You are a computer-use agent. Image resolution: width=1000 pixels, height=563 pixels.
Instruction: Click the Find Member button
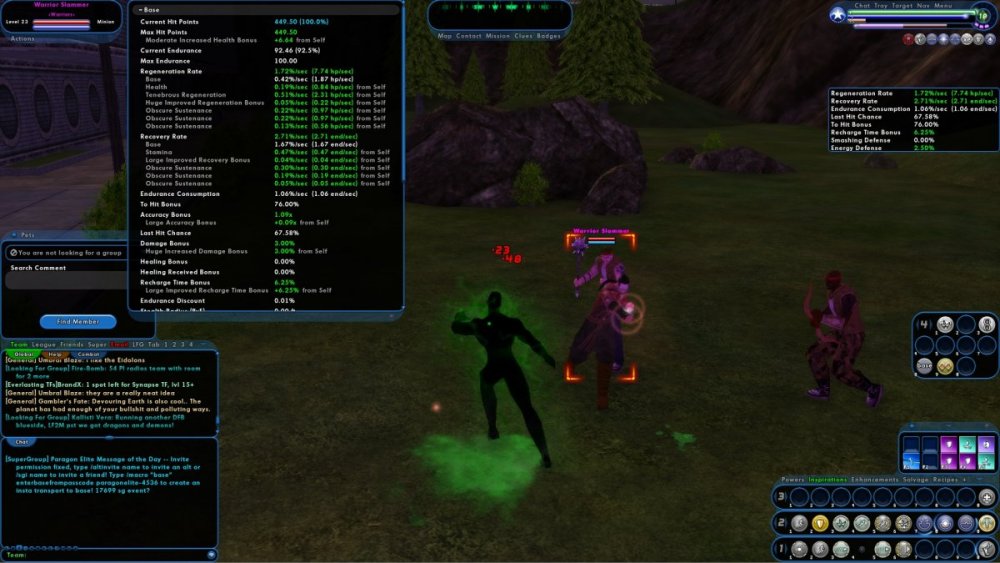click(78, 321)
